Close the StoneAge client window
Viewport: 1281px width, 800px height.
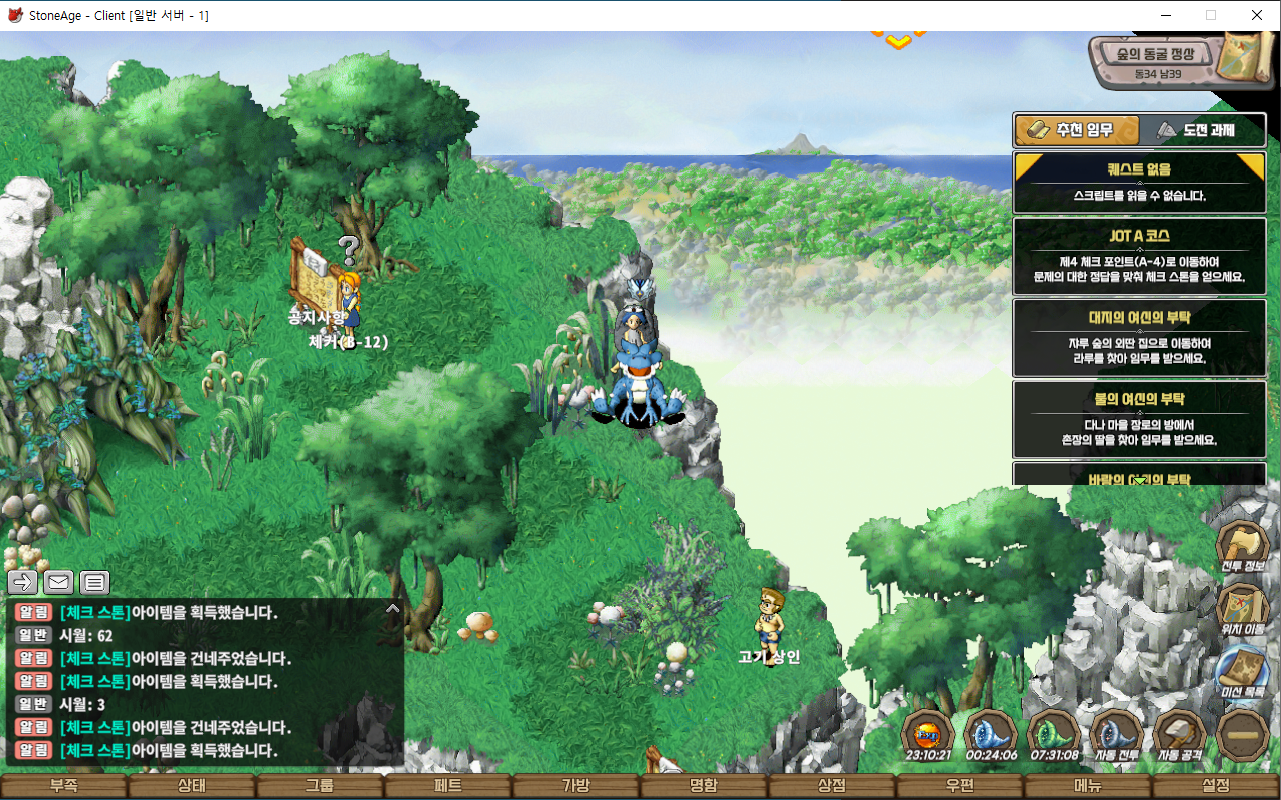1257,15
